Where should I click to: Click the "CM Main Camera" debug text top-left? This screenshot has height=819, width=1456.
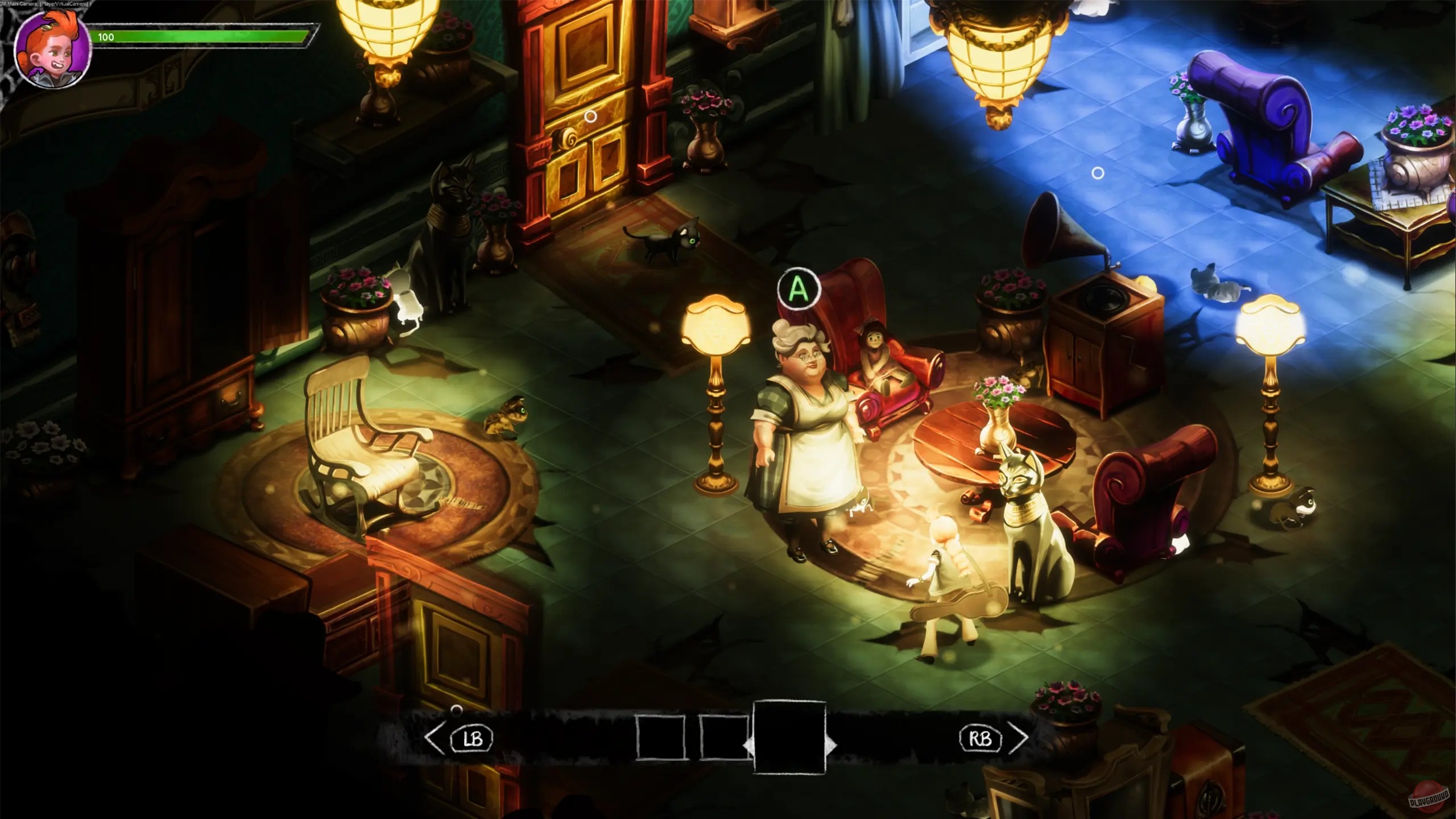[44, 3]
